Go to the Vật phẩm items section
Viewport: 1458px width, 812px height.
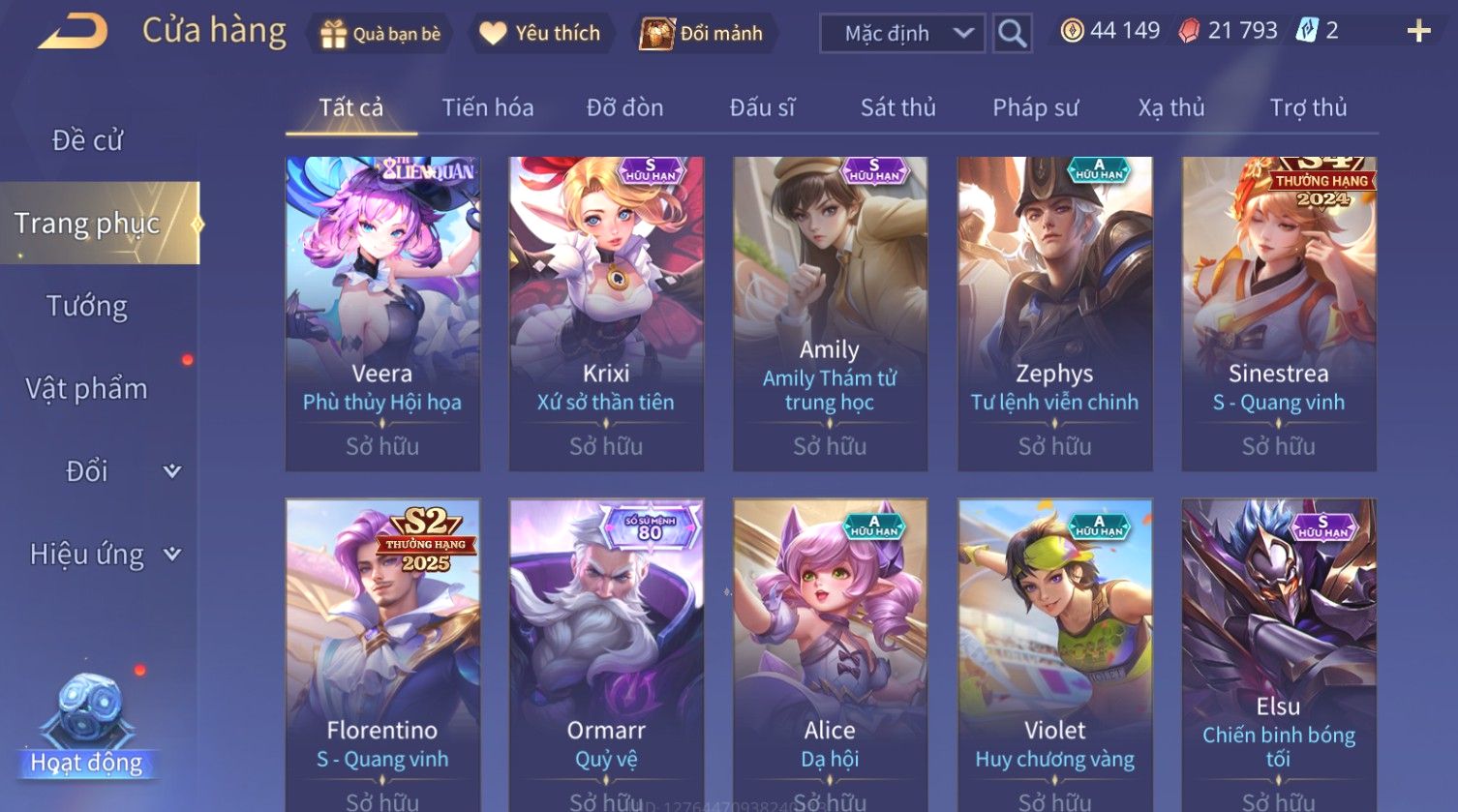tap(87, 389)
